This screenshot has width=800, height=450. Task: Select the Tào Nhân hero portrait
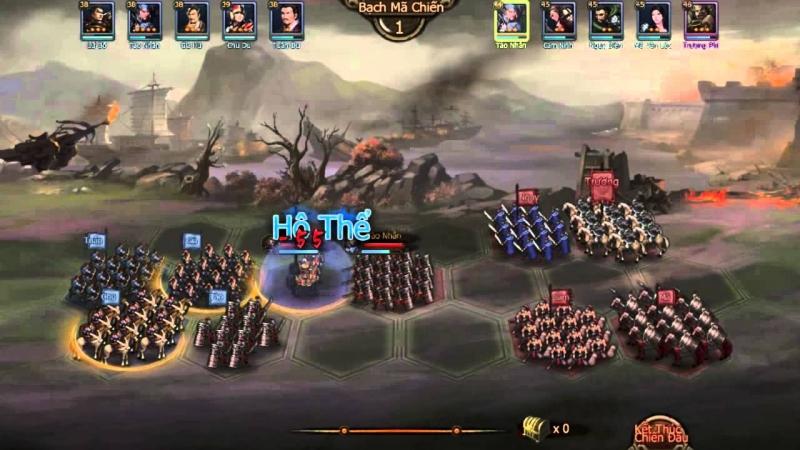point(510,19)
